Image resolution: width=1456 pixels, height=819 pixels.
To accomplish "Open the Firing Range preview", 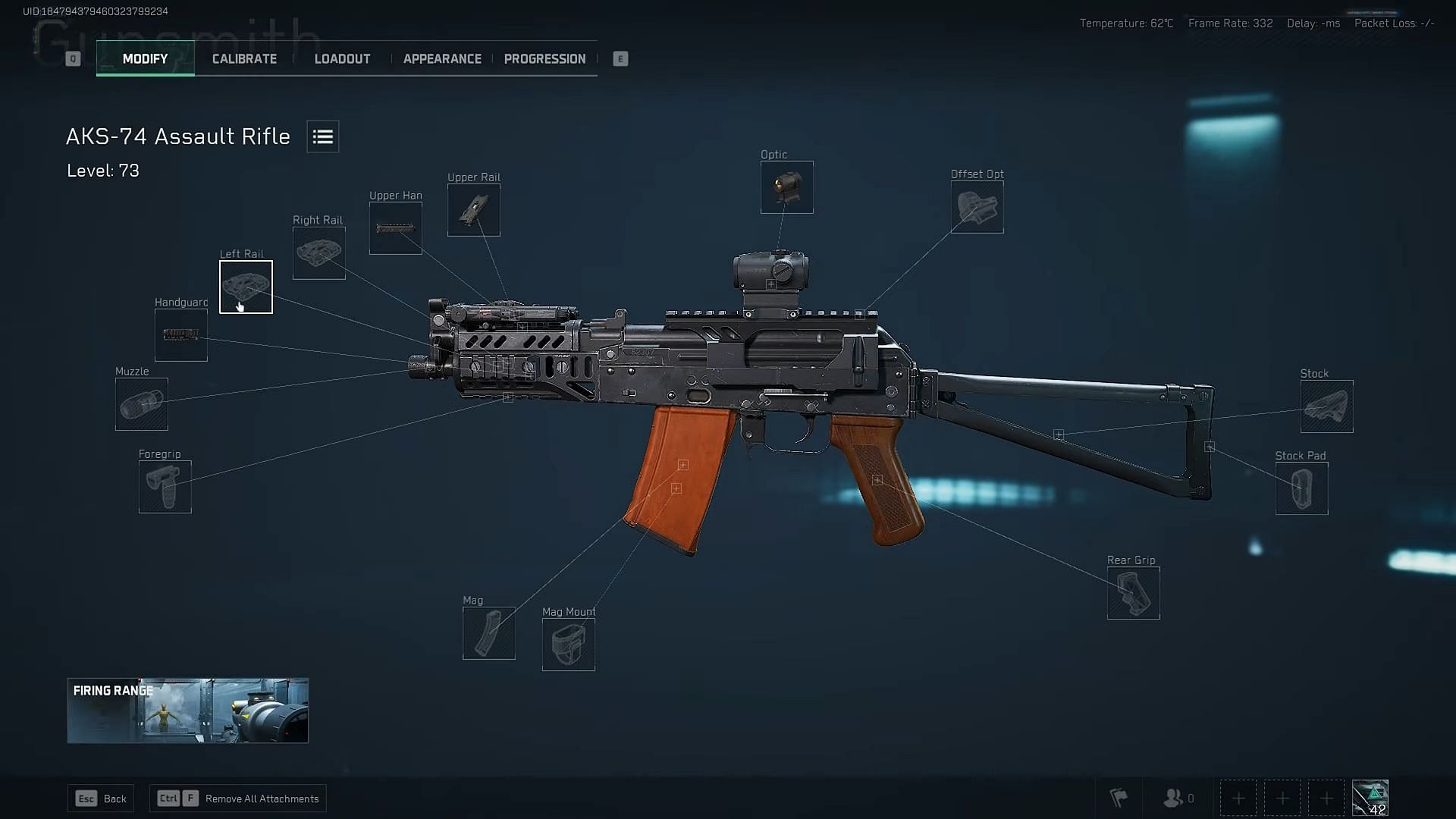I will tap(188, 710).
